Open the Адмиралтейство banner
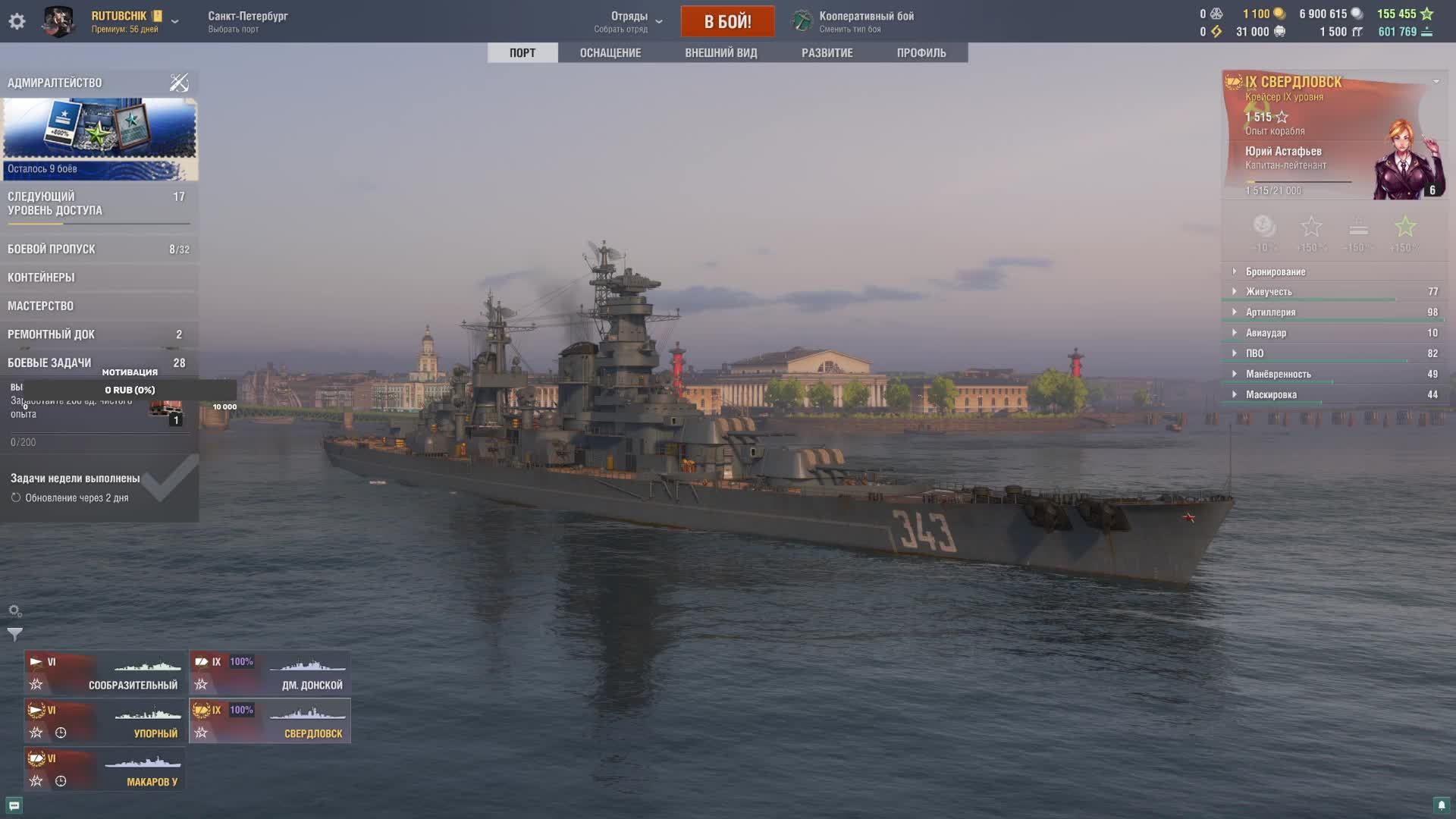 (99, 136)
